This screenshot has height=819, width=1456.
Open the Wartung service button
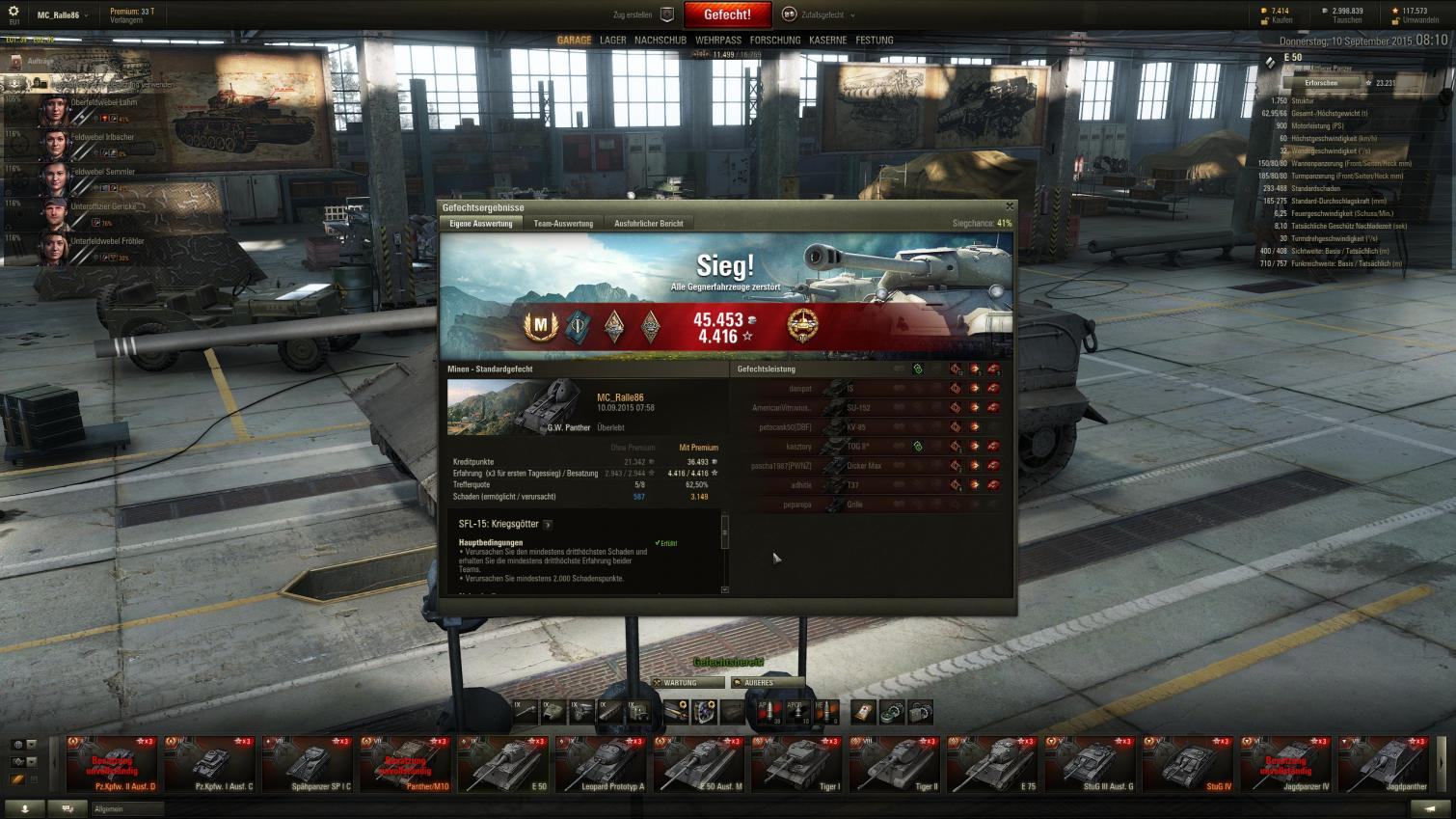pos(687,683)
